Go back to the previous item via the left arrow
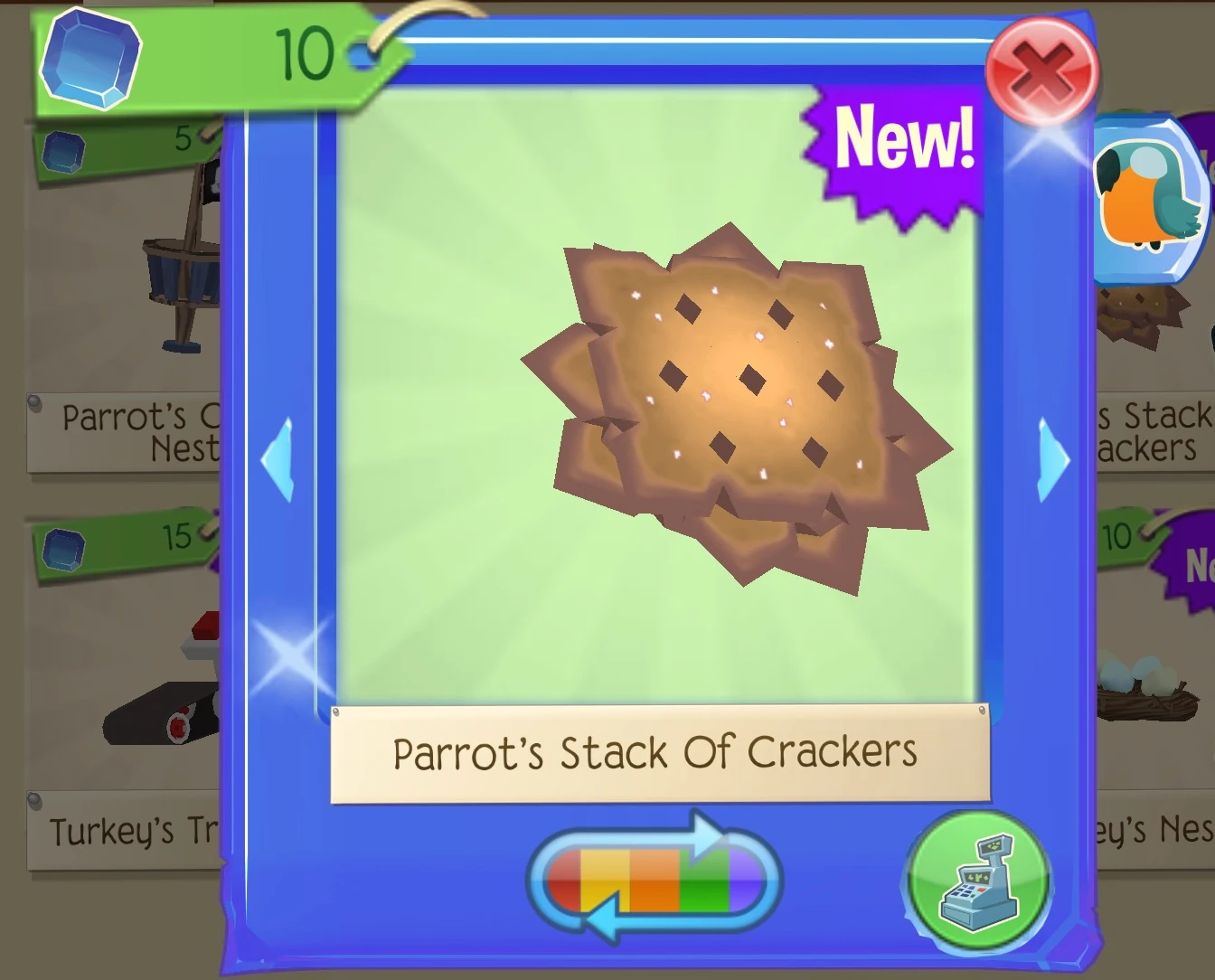 (279, 463)
